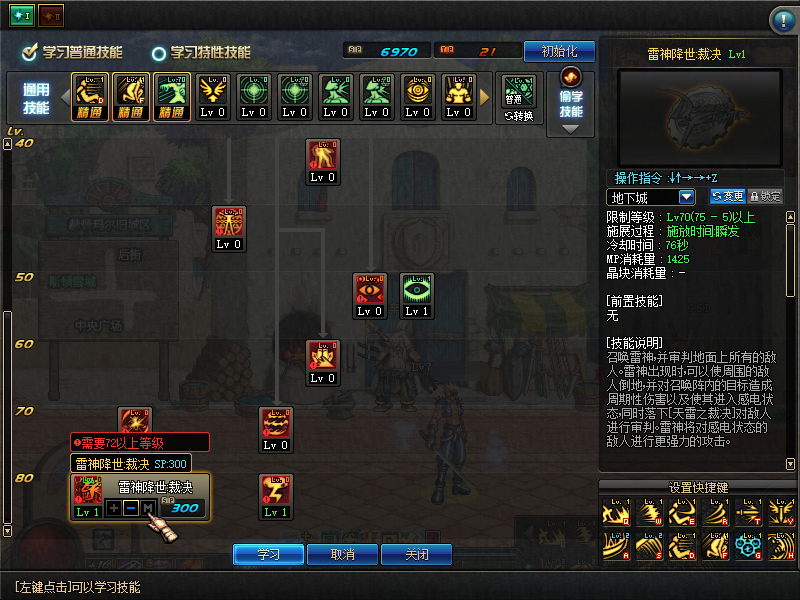Click the 普通 转换 switch button
Screen dimensions: 800x600
point(520,98)
